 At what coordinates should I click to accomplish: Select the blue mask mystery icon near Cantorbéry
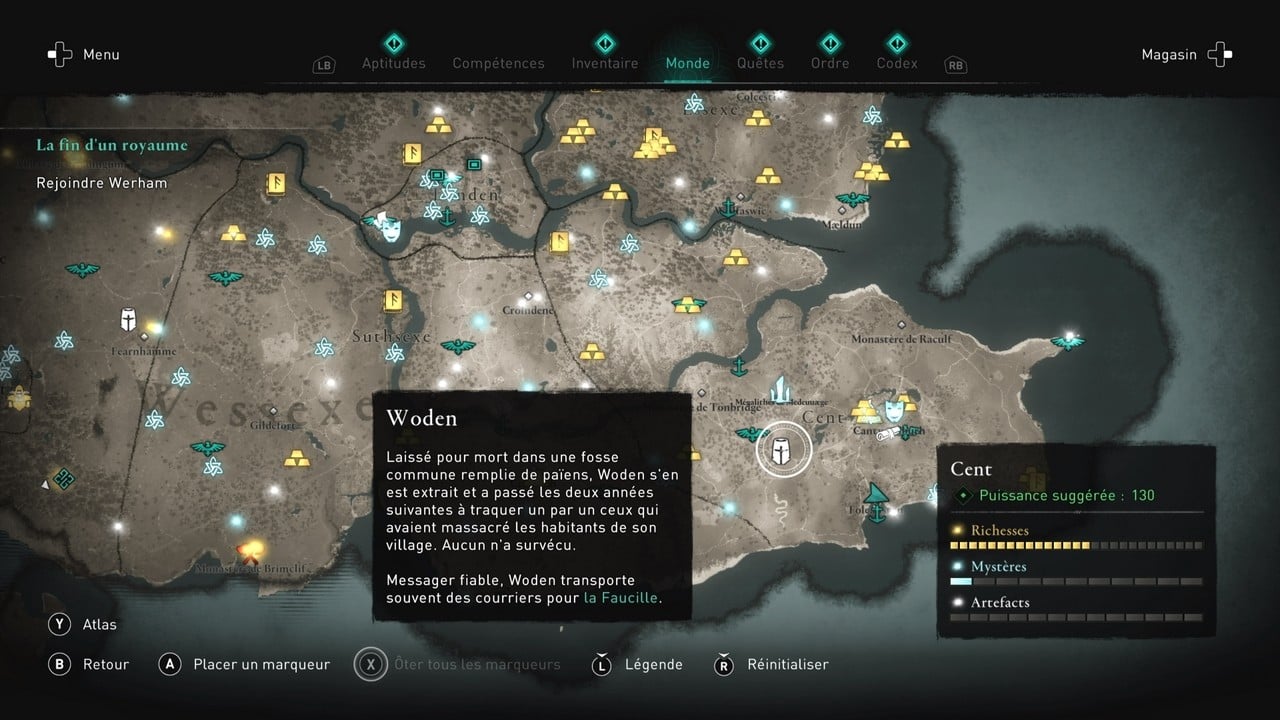coord(894,411)
